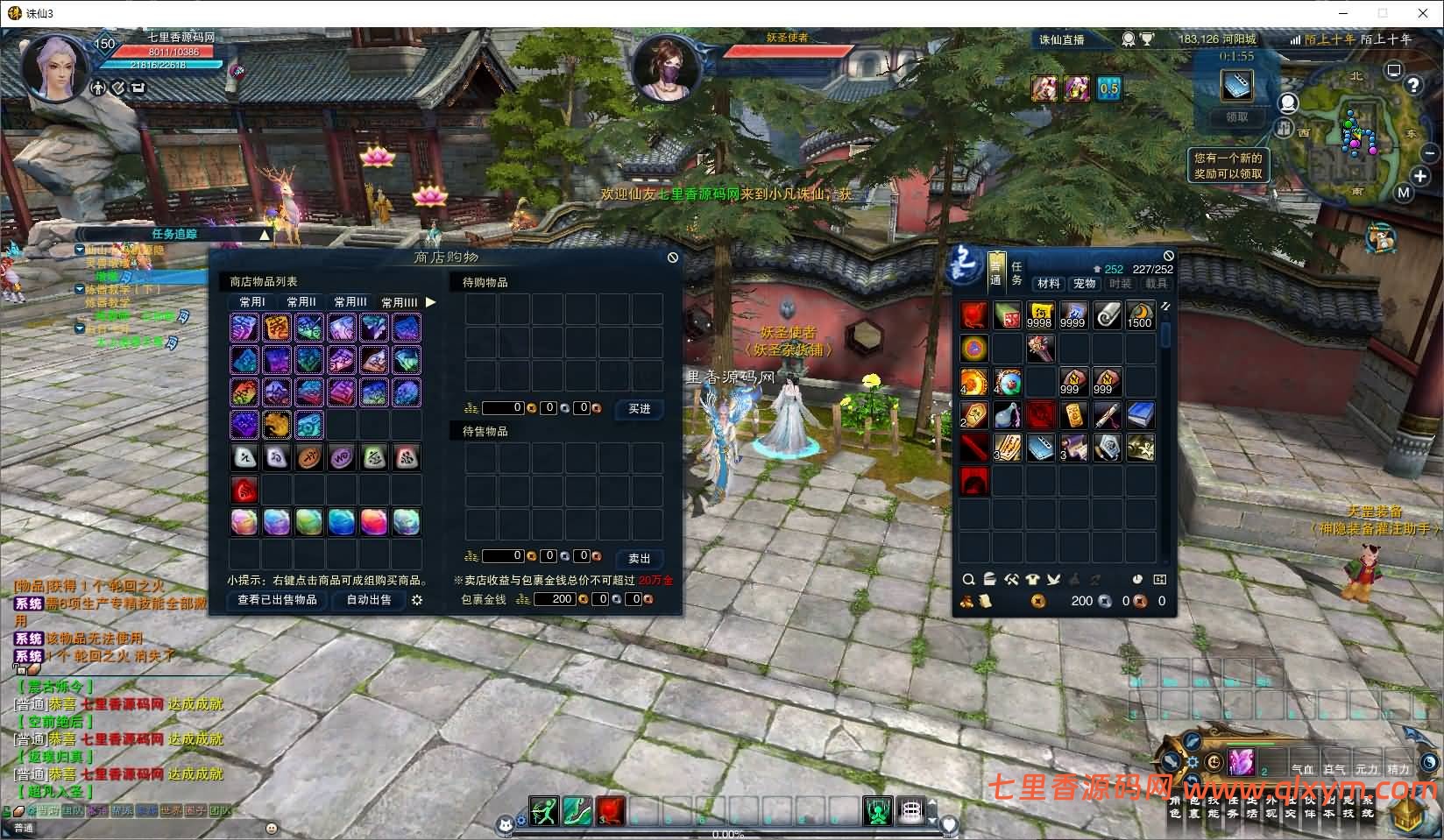
Task: Close the 商店购物 shop window
Action: [672, 258]
